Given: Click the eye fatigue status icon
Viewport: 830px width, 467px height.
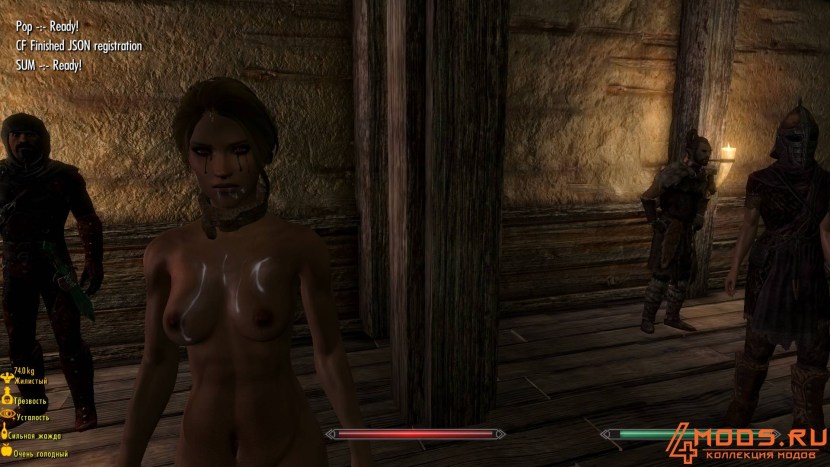Looking at the screenshot, I should (9, 415).
